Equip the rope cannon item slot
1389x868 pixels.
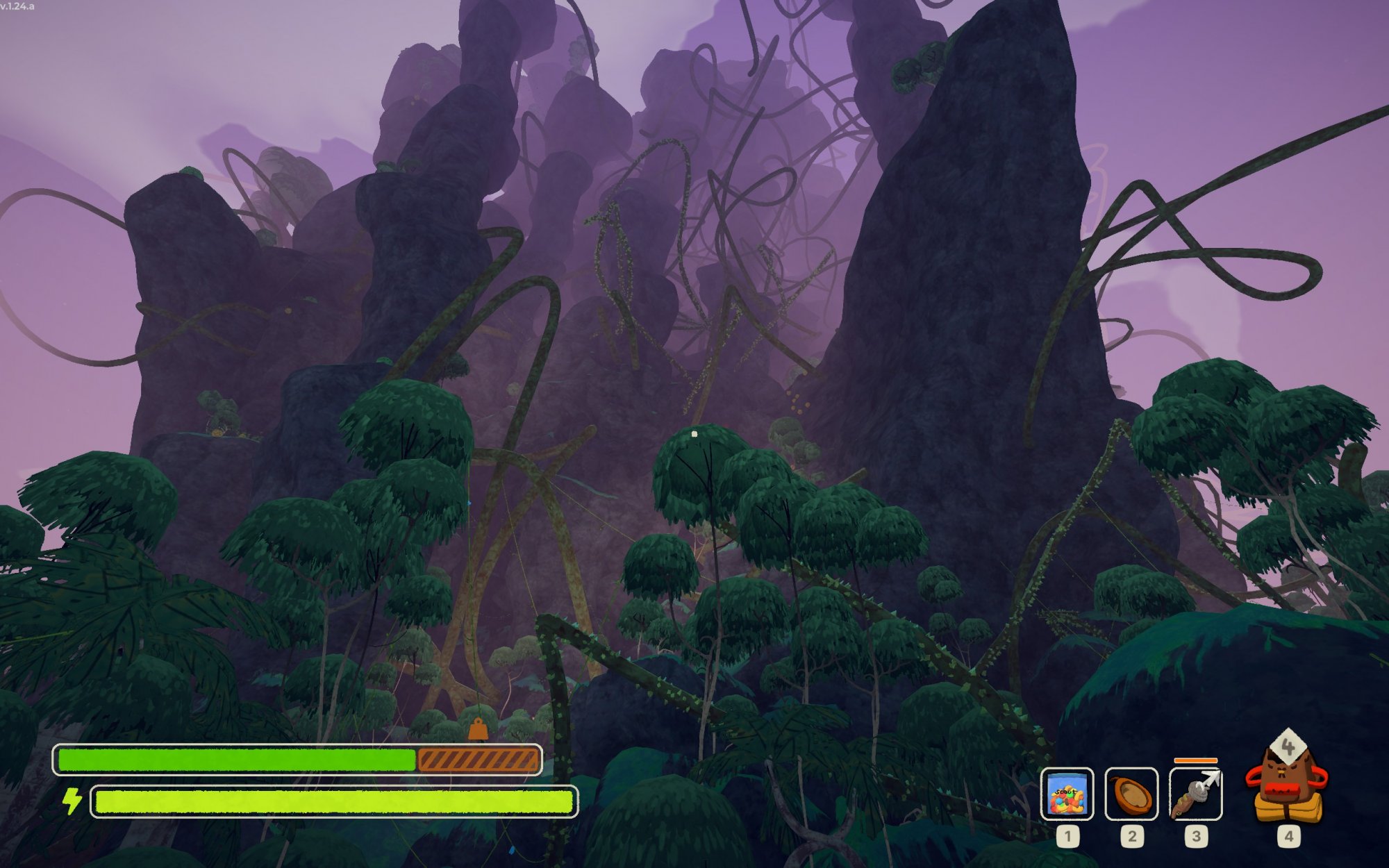[x=1195, y=794]
